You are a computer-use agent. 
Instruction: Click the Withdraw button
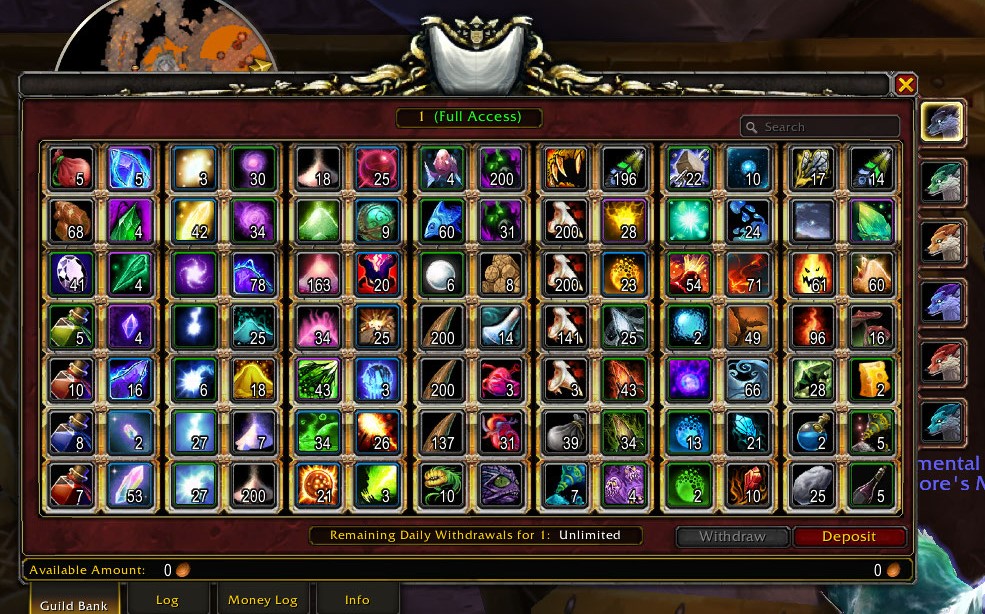pos(732,536)
